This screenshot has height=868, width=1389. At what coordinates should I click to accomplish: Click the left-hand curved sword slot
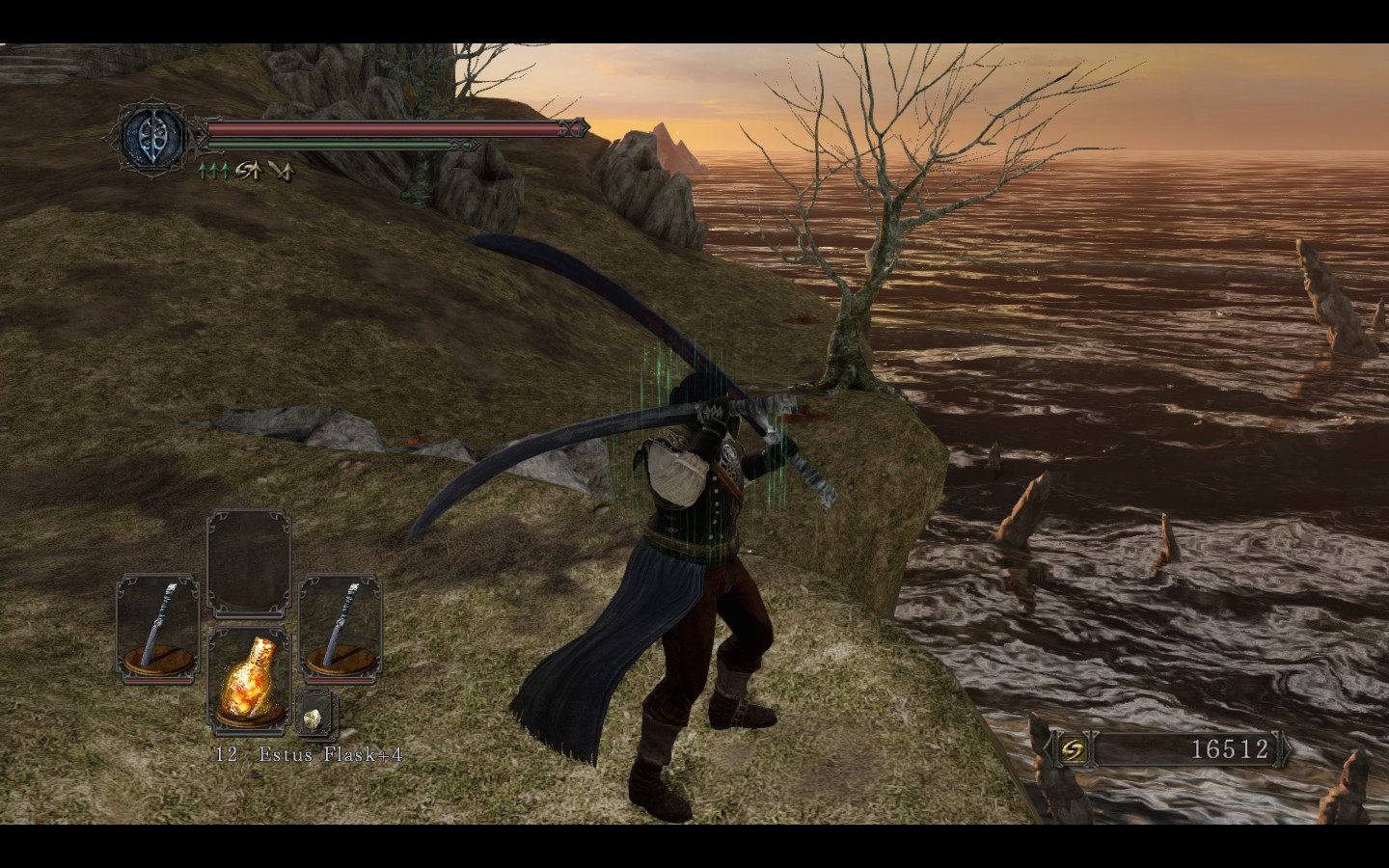pyautogui.click(x=157, y=628)
